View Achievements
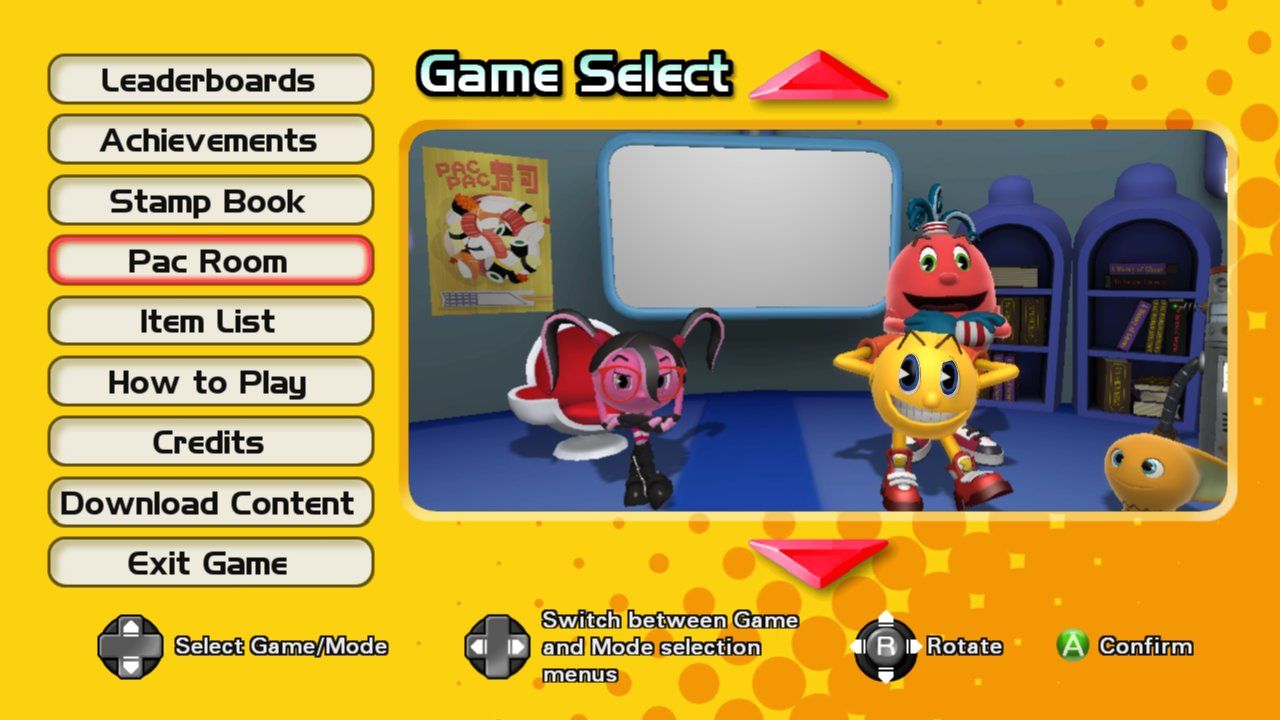 point(211,140)
